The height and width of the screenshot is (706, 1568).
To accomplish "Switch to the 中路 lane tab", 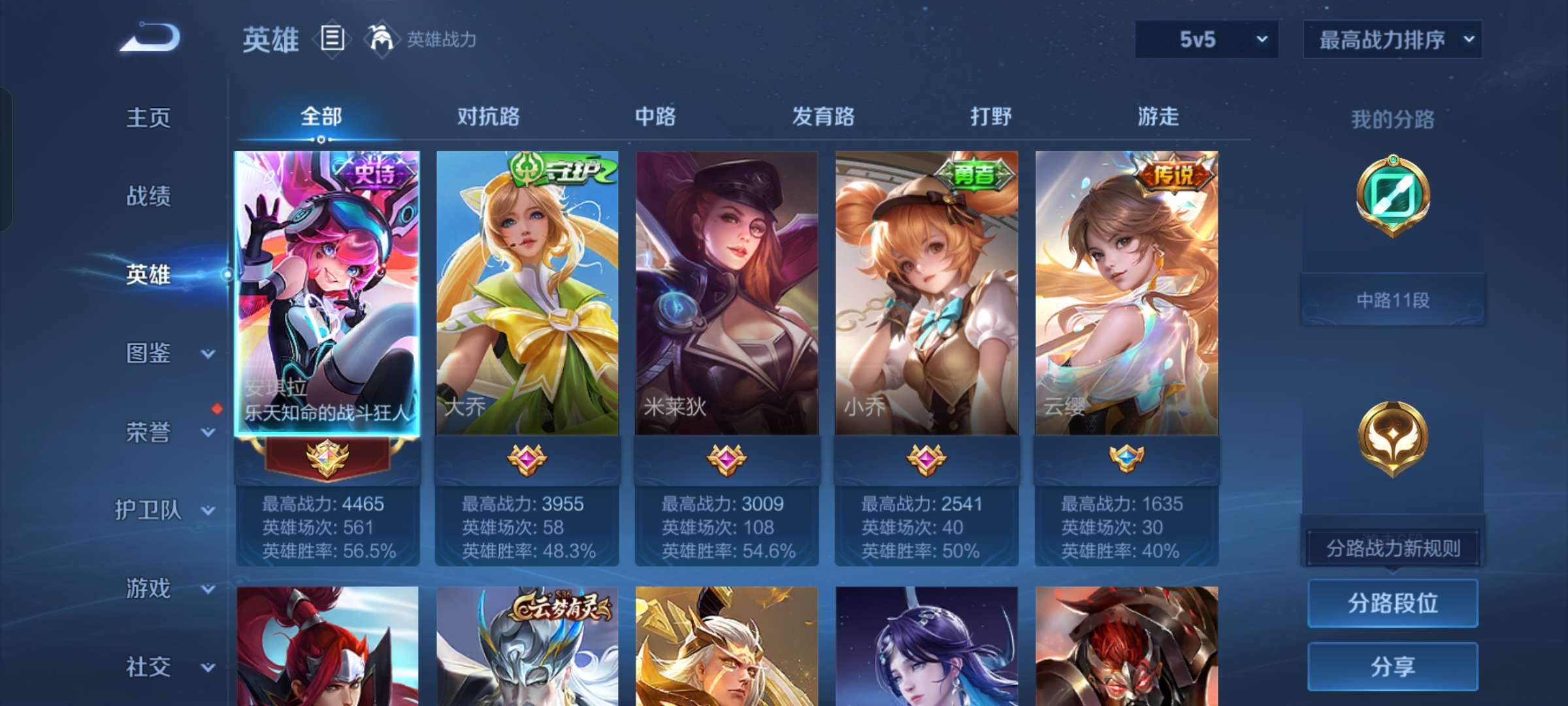I will (x=655, y=116).
